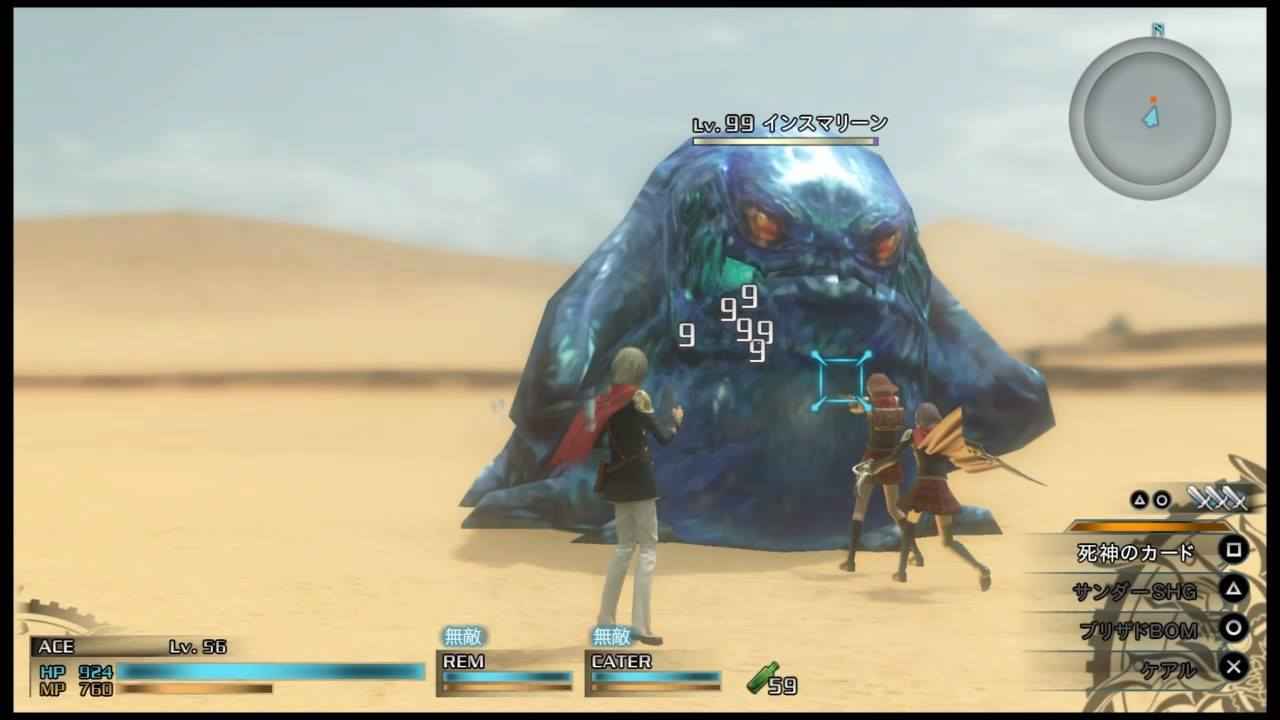Screen dimensions: 1280x720
Task: Select REM's party member panel
Action: click(x=504, y=671)
